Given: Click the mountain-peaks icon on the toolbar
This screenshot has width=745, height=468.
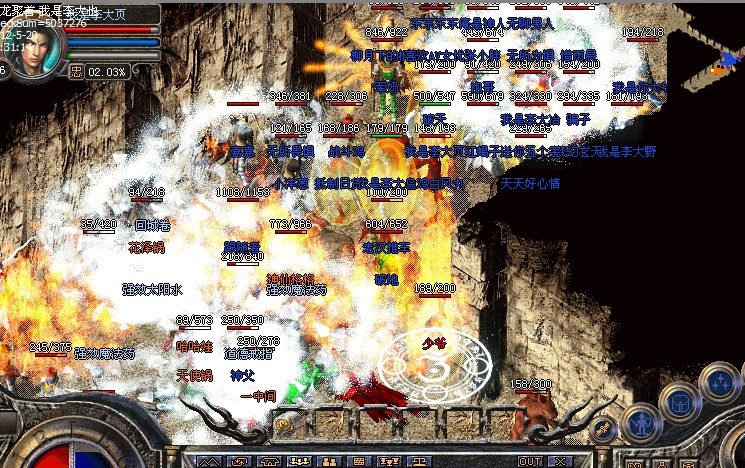Looking at the screenshot, I should tap(208, 462).
